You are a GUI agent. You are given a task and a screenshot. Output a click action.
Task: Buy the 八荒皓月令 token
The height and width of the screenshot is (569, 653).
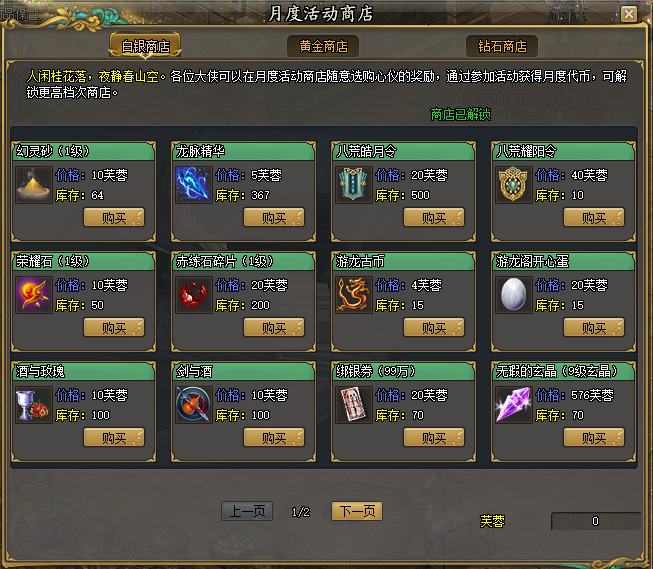pyautogui.click(x=433, y=217)
